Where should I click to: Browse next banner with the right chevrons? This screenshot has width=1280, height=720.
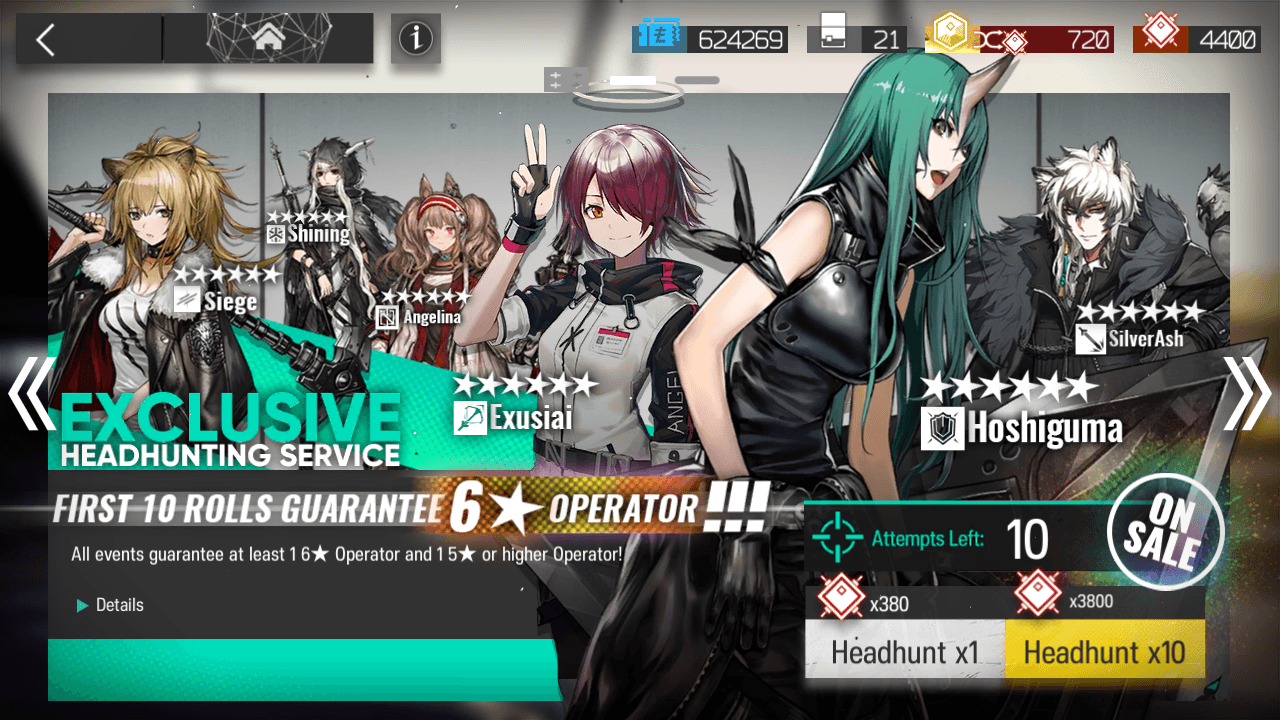click(x=1247, y=396)
